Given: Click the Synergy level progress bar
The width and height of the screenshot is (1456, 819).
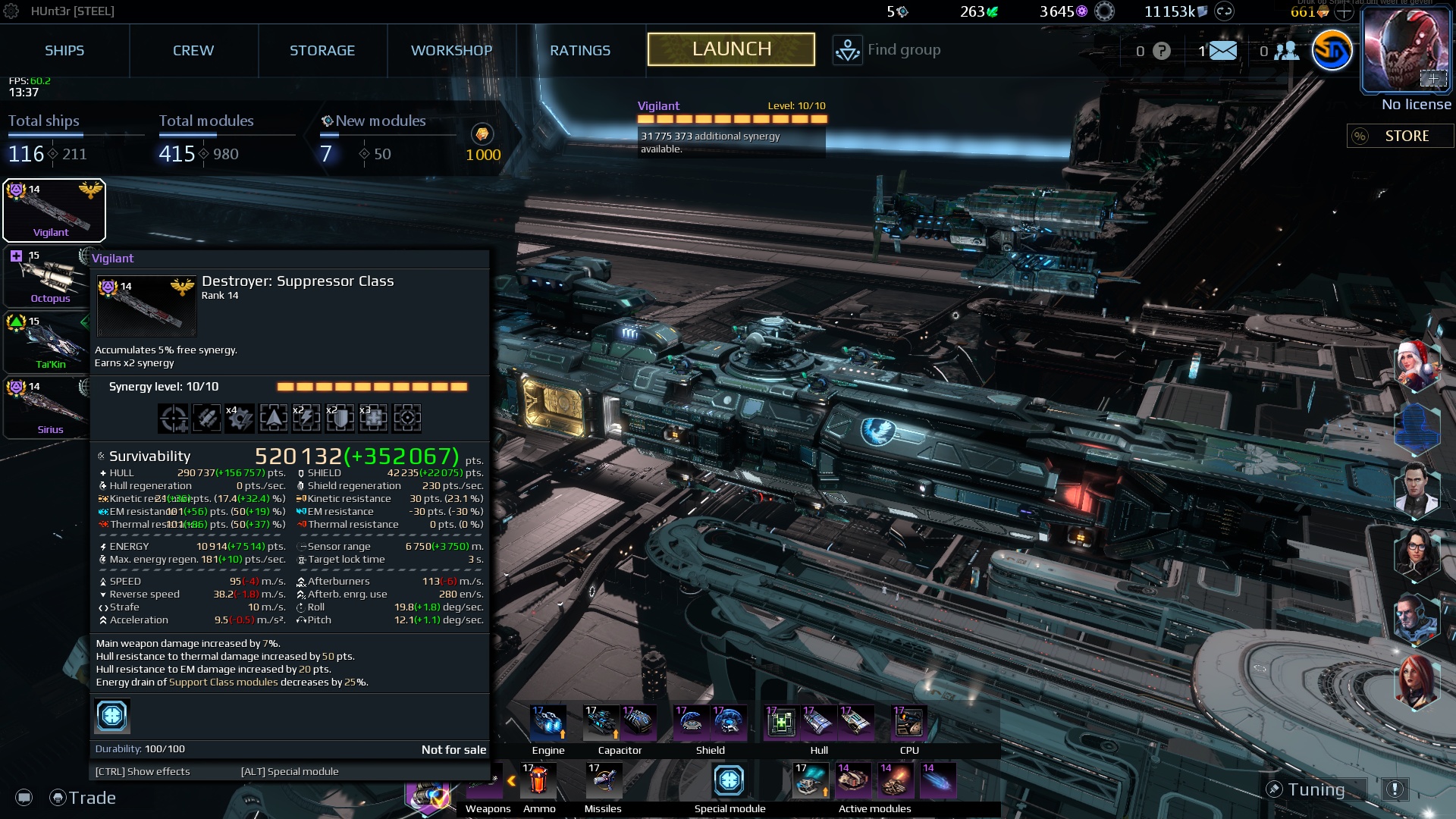Looking at the screenshot, I should pyautogui.click(x=372, y=387).
